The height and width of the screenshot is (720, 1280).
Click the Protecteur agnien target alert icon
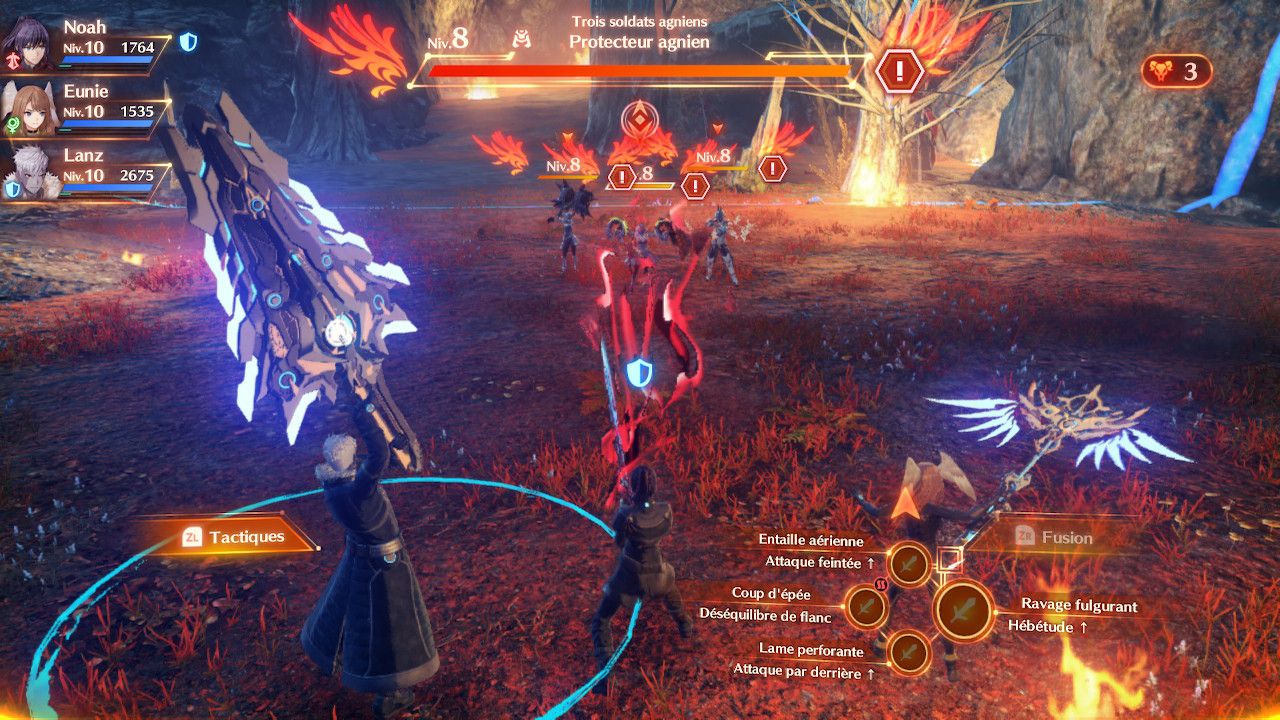click(x=900, y=70)
